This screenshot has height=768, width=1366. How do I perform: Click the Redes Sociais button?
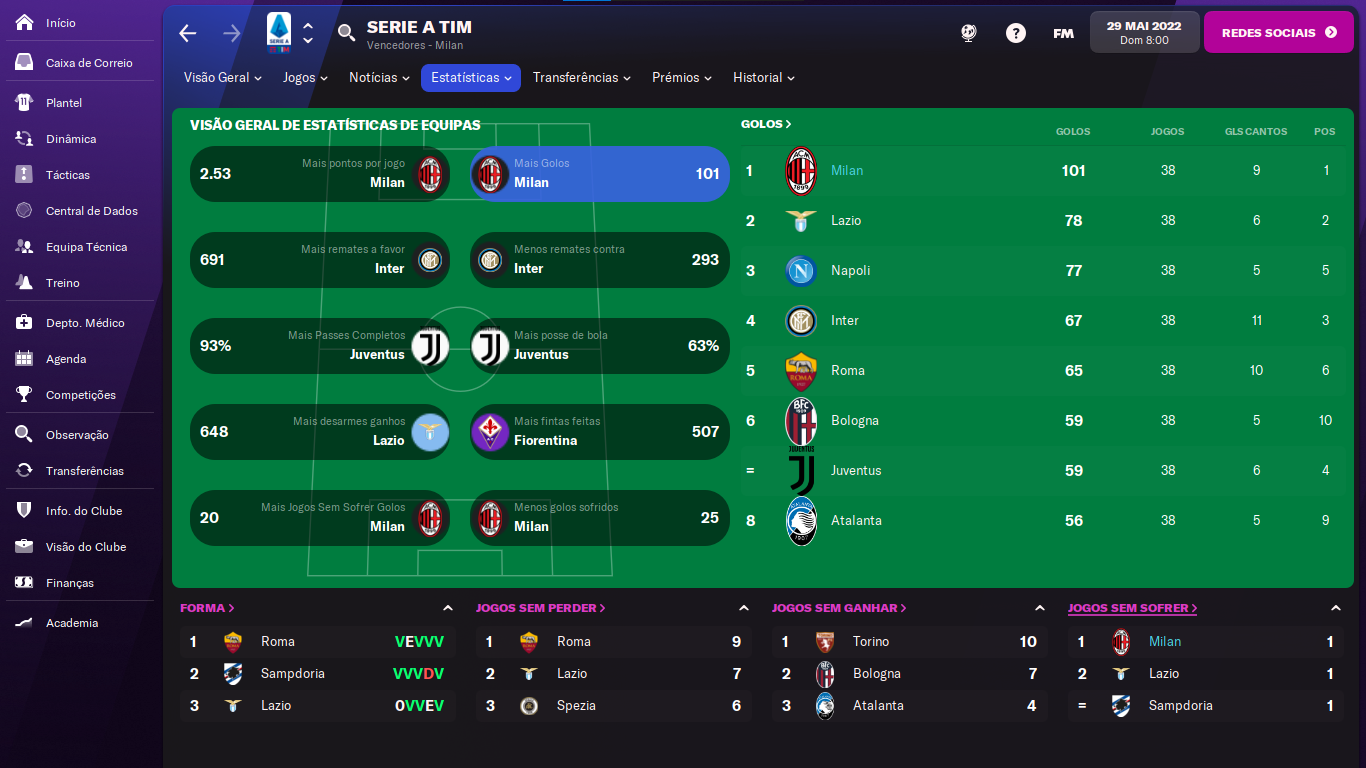click(x=1279, y=33)
